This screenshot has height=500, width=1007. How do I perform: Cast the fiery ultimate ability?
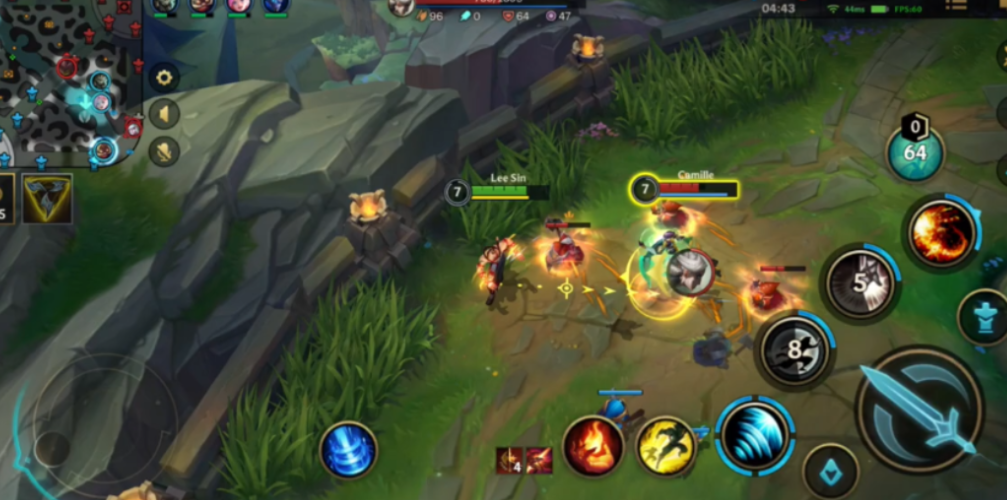pyautogui.click(x=941, y=233)
